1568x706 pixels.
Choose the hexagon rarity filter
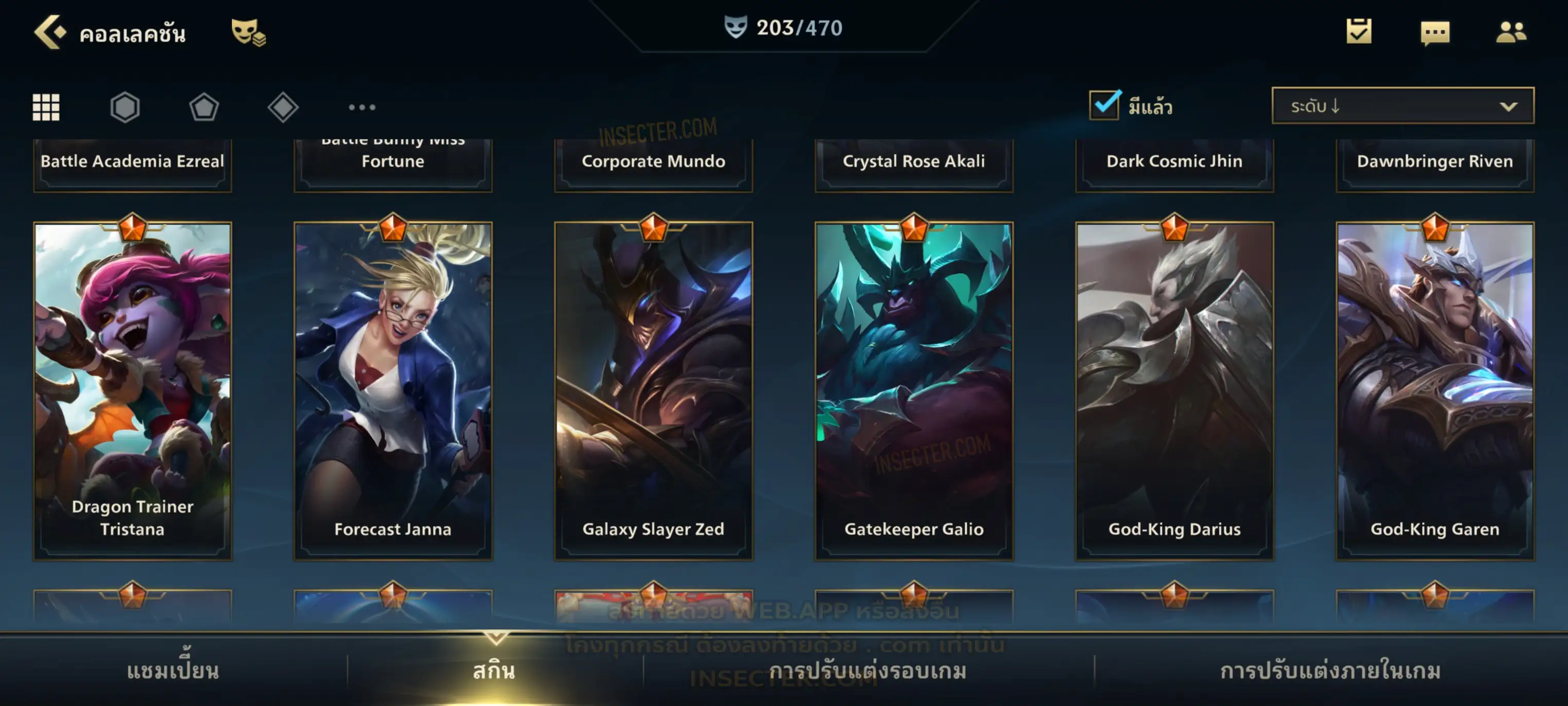125,107
